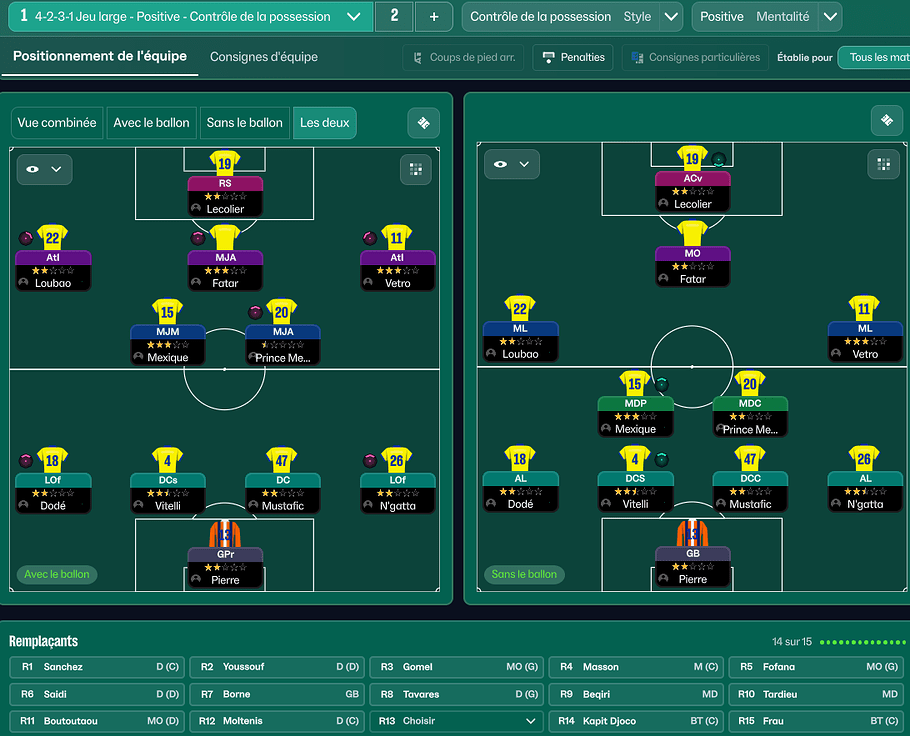The width and height of the screenshot is (910, 736).
Task: Select striker Lecolier in RS role
Action: click(225, 195)
